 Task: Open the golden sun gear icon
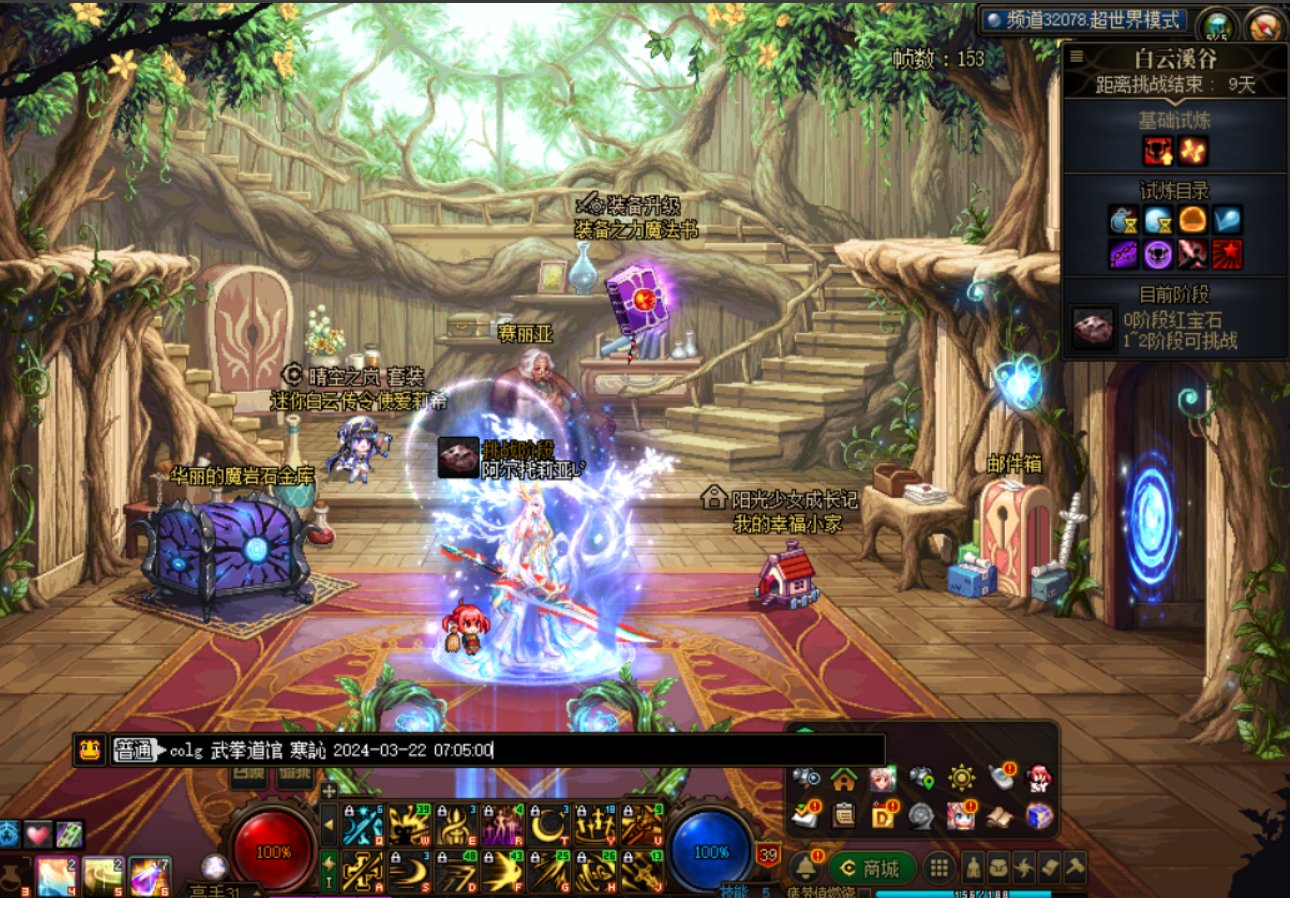(x=962, y=778)
